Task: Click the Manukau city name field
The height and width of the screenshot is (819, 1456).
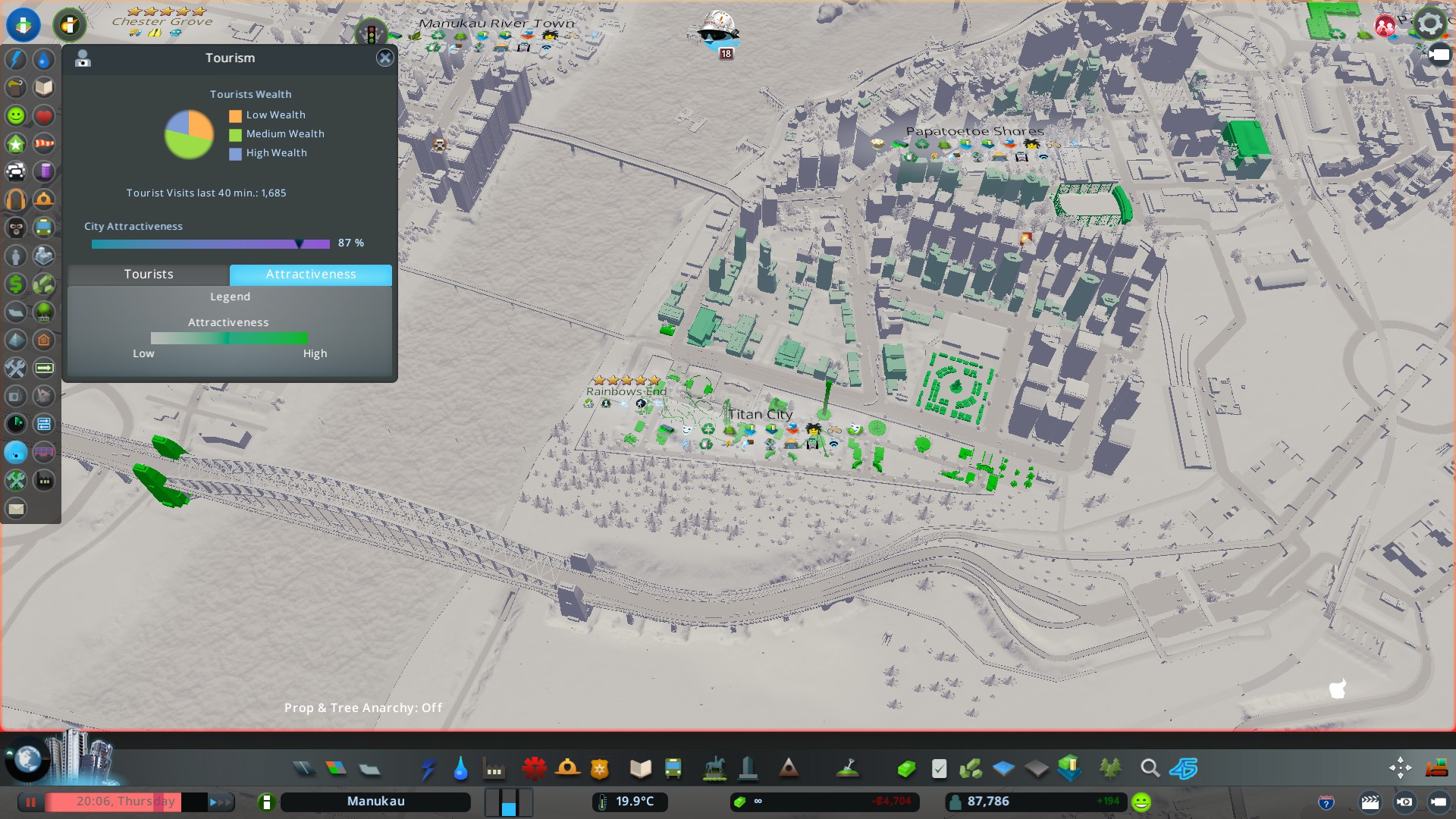Action: [x=375, y=802]
